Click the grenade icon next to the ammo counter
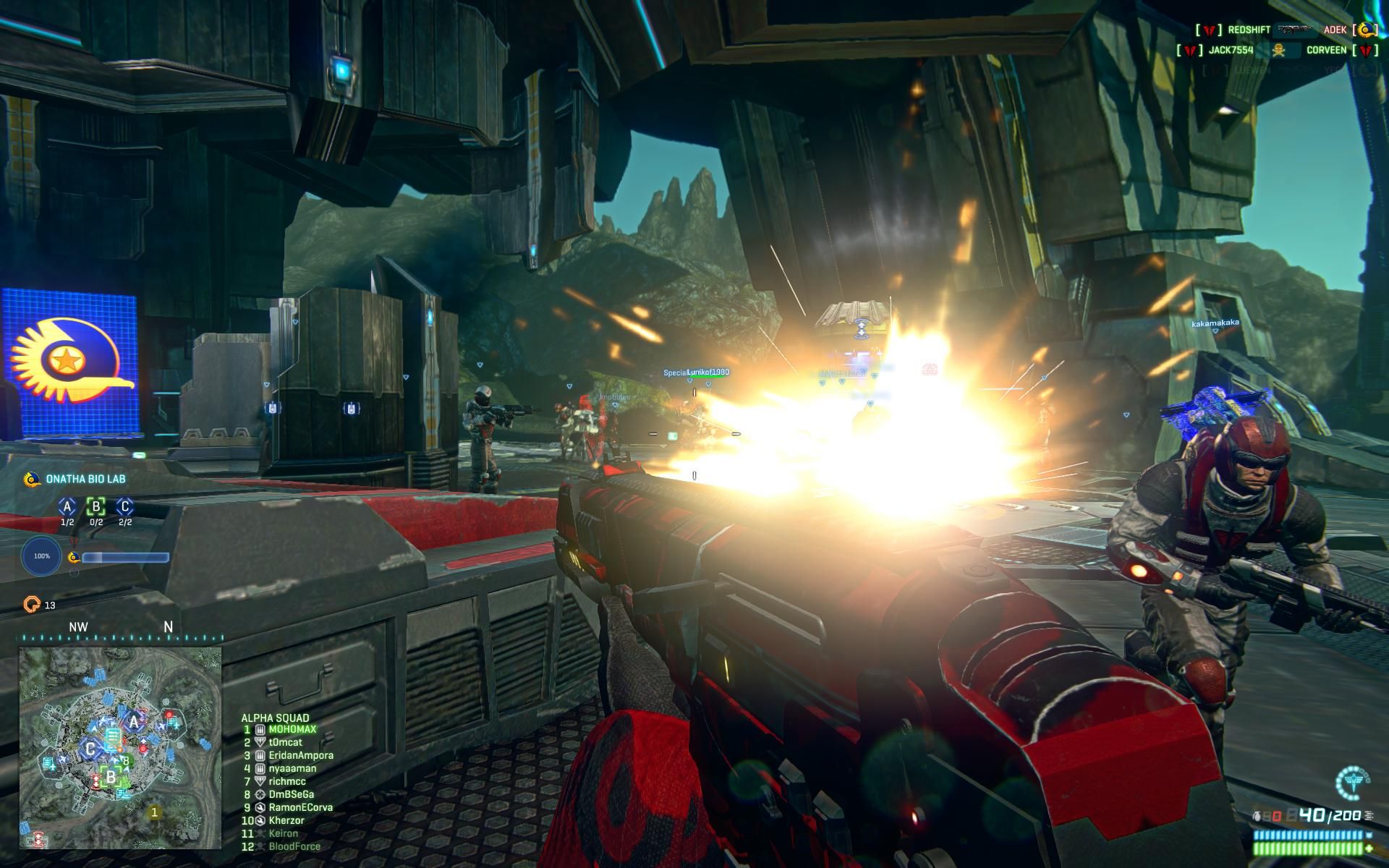The width and height of the screenshot is (1389, 868). point(1258,816)
